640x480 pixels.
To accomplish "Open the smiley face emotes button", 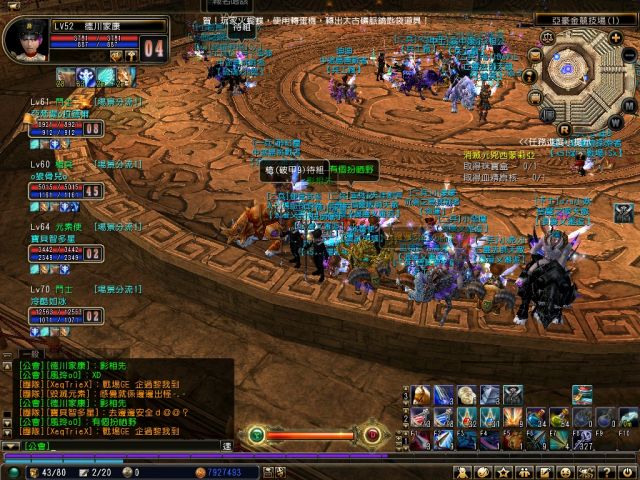I will pyautogui.click(x=565, y=472).
